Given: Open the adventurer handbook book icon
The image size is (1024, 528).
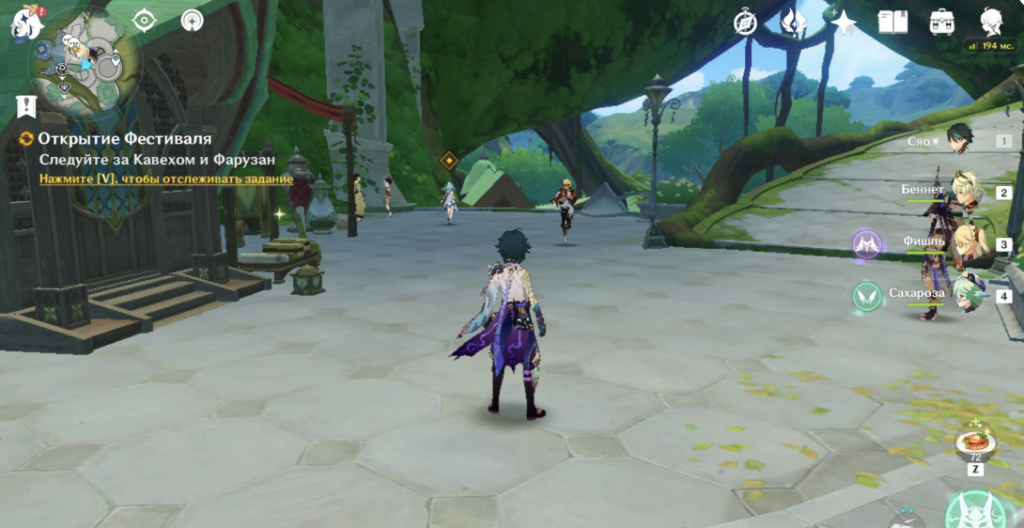Looking at the screenshot, I should (x=892, y=22).
